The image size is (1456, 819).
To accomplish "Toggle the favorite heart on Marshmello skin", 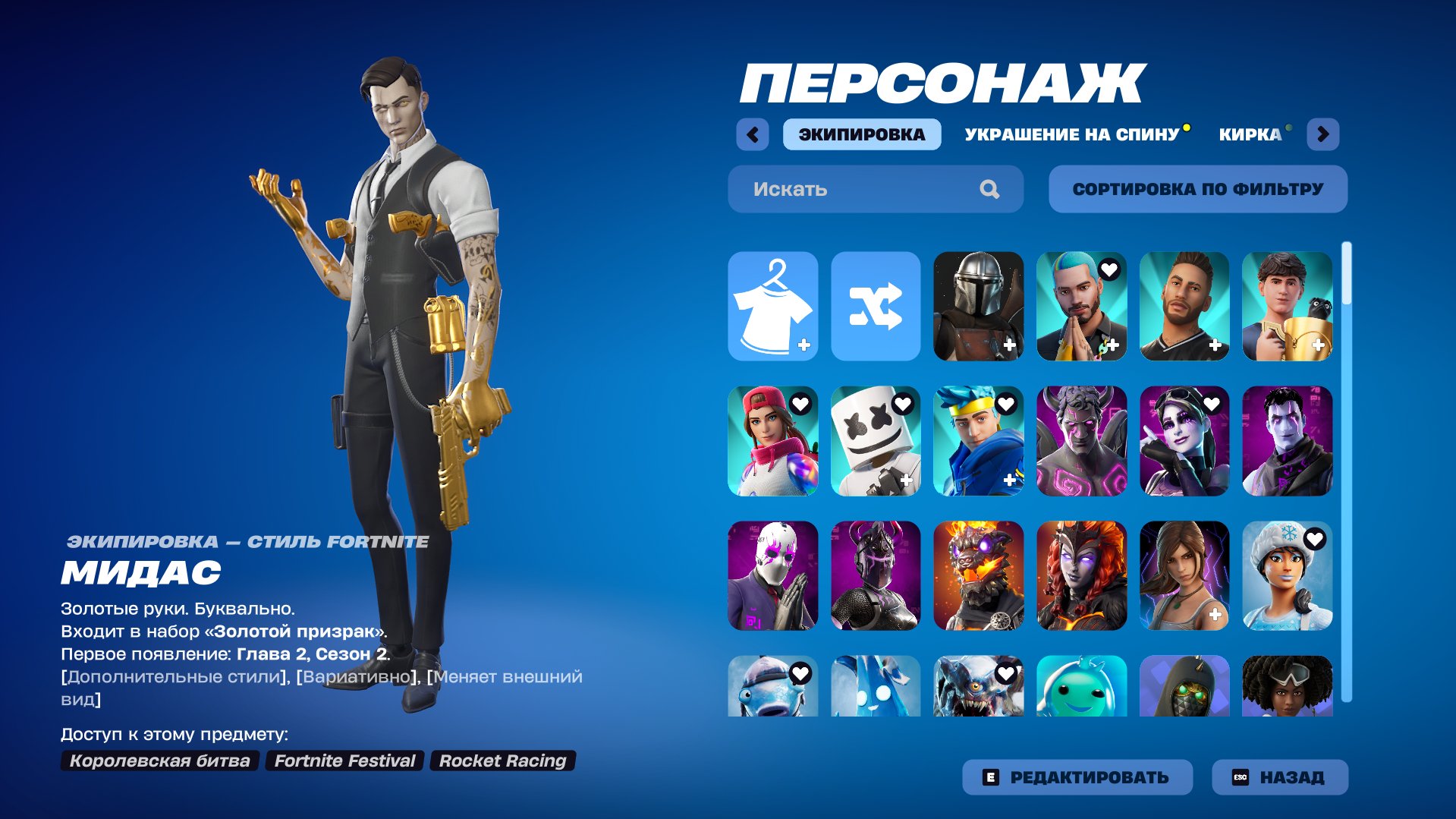I will click(x=904, y=405).
